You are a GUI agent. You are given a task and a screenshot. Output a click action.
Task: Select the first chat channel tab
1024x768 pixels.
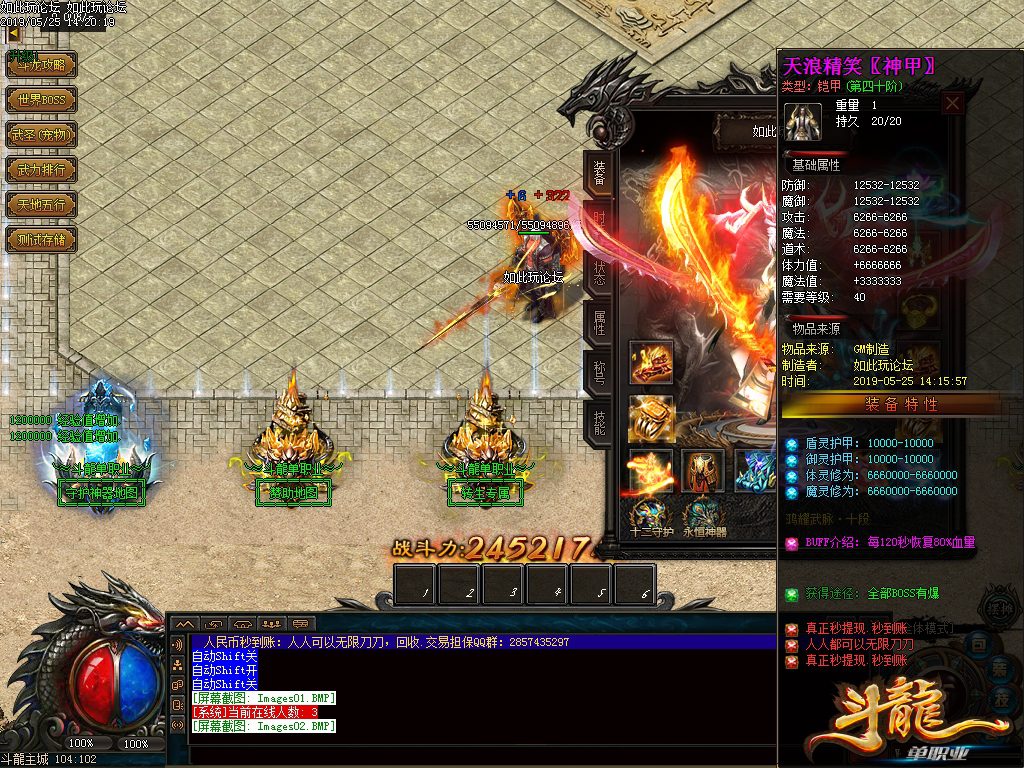[x=184, y=624]
